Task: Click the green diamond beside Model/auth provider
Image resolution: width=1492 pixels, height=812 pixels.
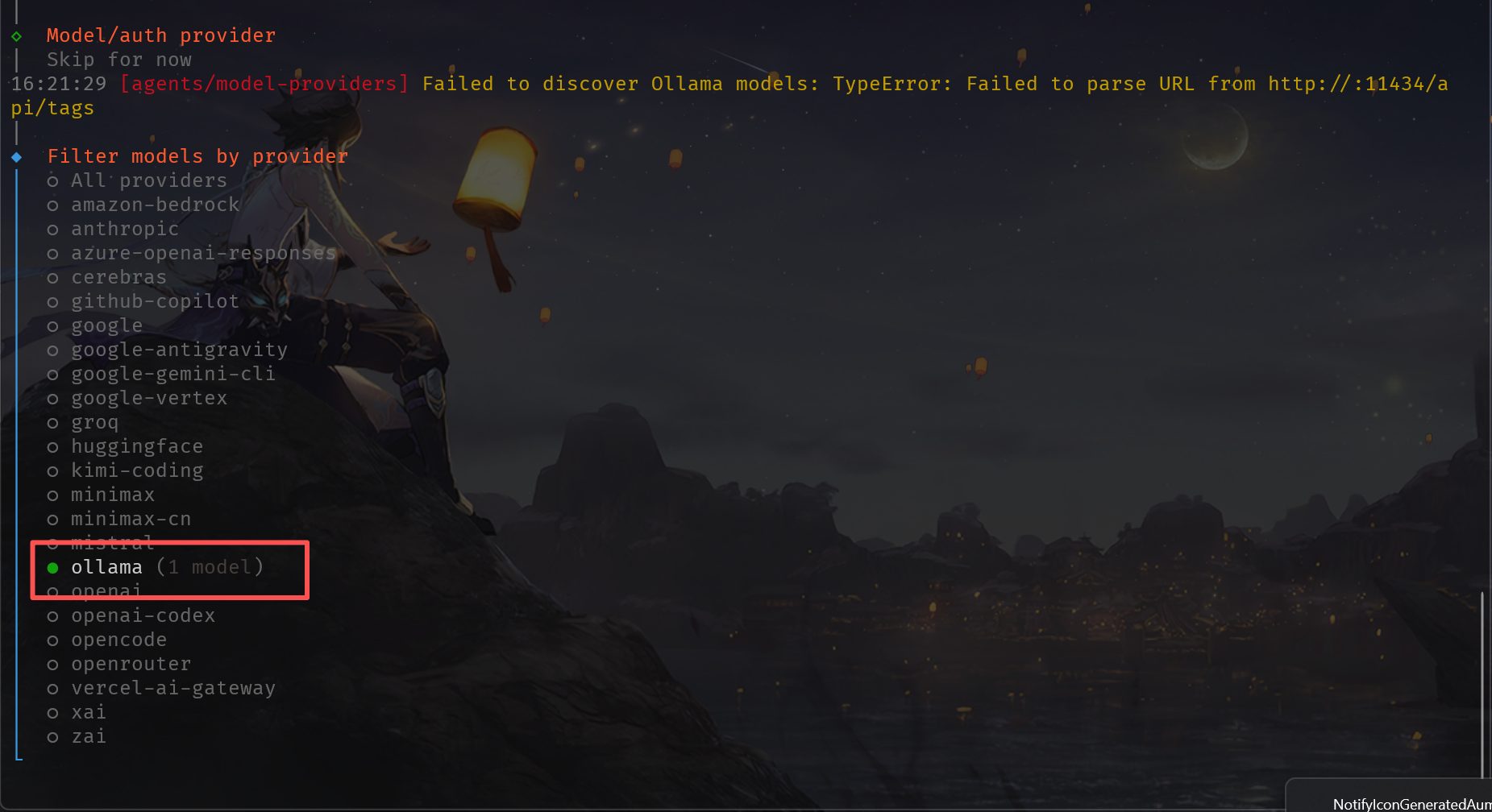Action: point(15,35)
